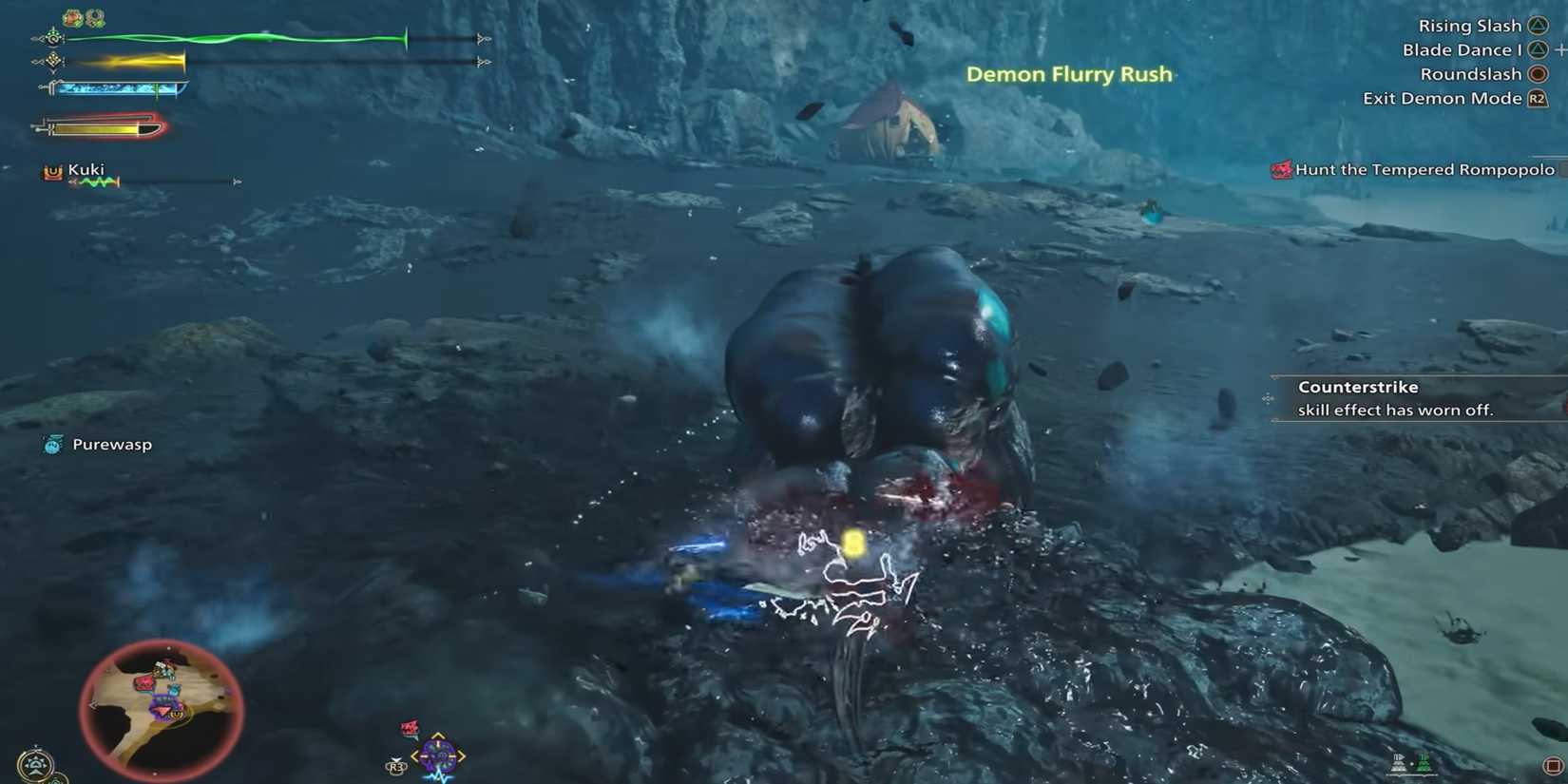The height and width of the screenshot is (784, 1568).
Task: Select the Kuki companion portrait icon
Action: point(52,170)
